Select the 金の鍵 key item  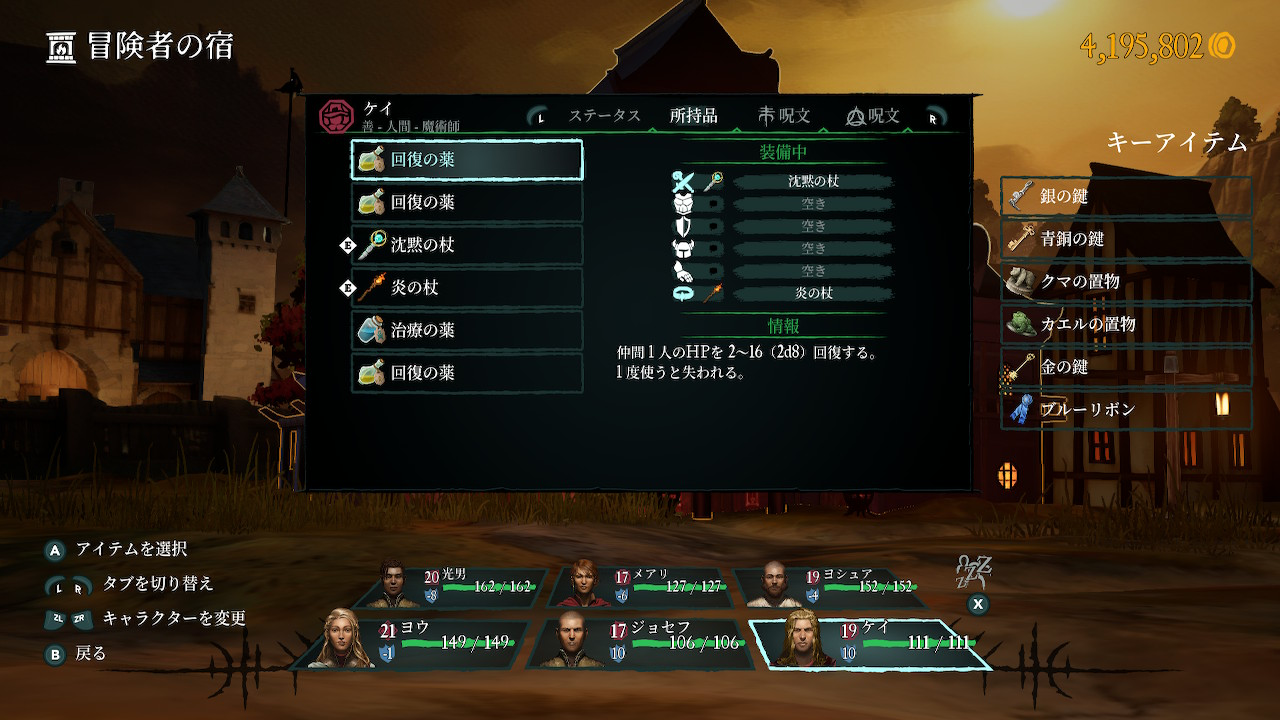(x=1126, y=367)
